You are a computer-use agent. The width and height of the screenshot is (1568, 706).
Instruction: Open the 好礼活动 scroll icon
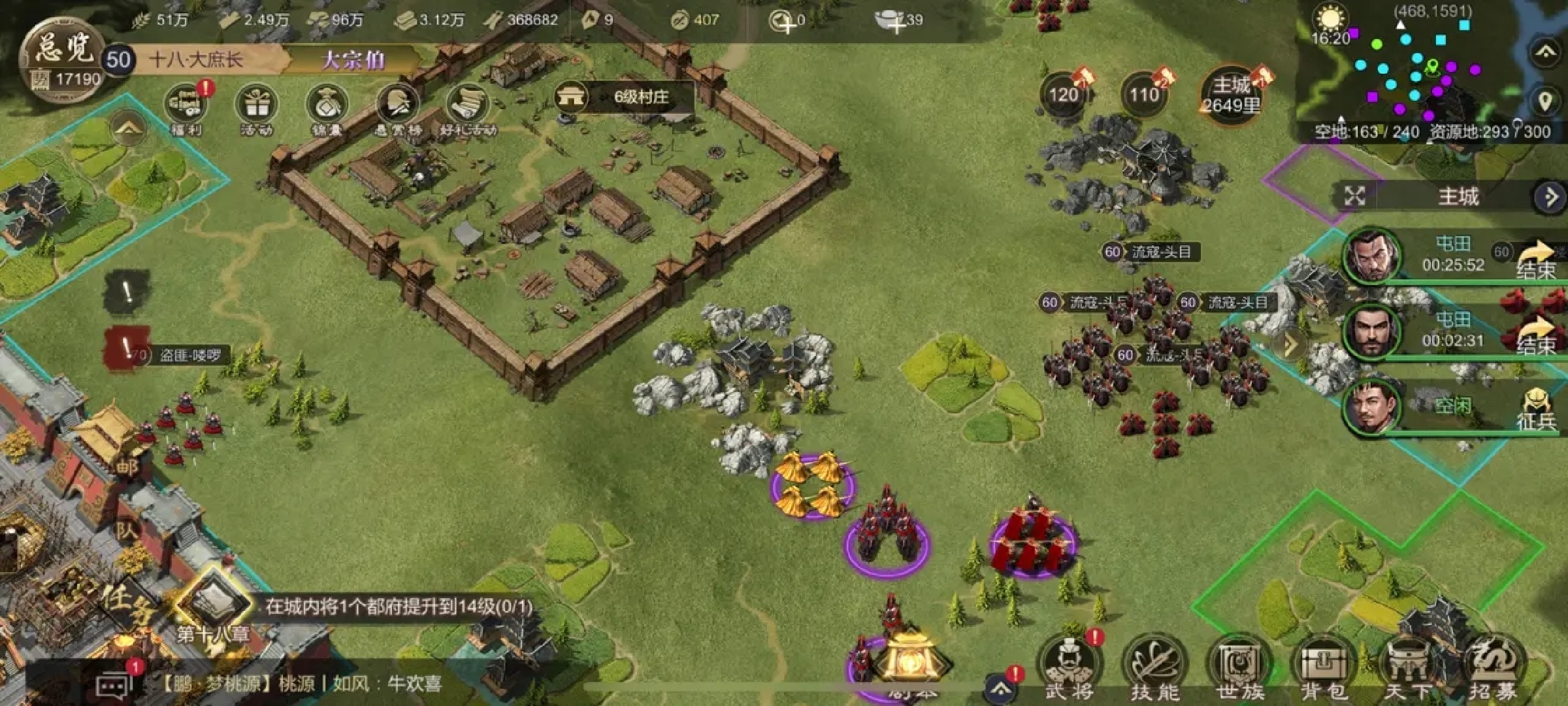[x=468, y=108]
